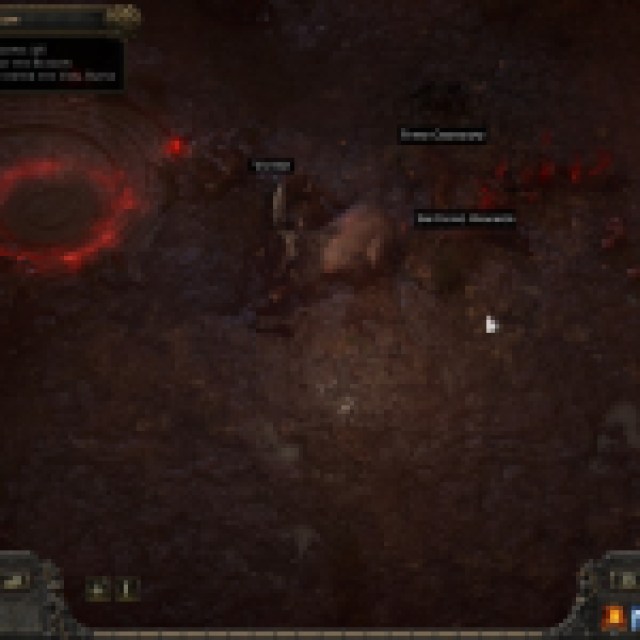This screenshot has height=640, width=640.
Task: Activate the orange fire skill icon
Action: click(x=614, y=617)
